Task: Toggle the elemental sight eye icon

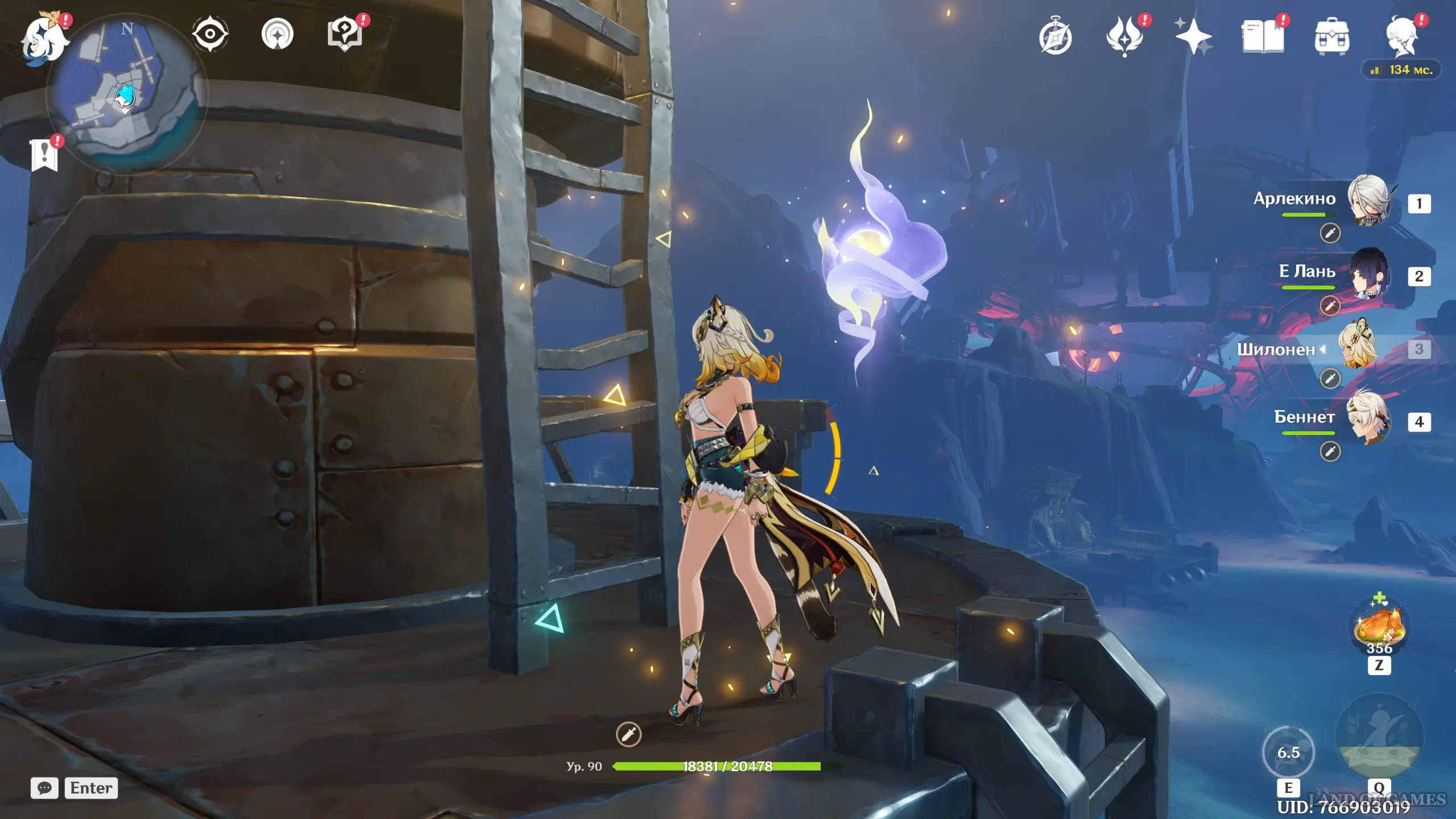Action: point(210,34)
